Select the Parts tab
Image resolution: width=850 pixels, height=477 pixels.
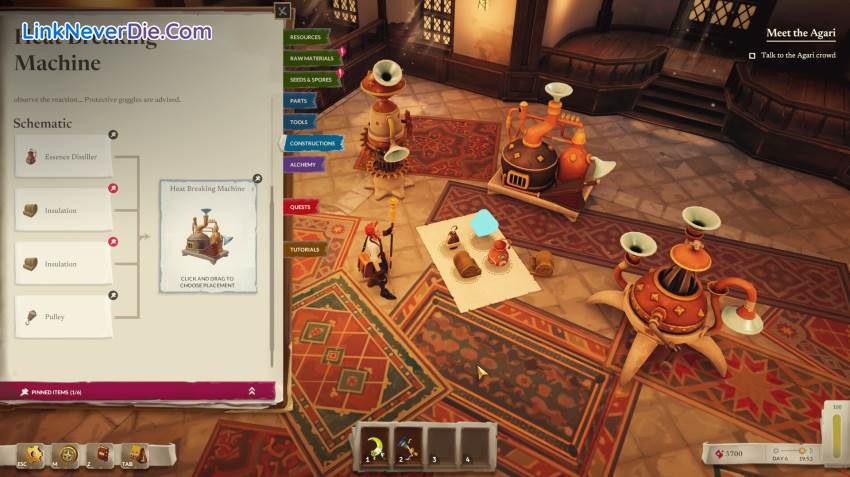tap(299, 101)
